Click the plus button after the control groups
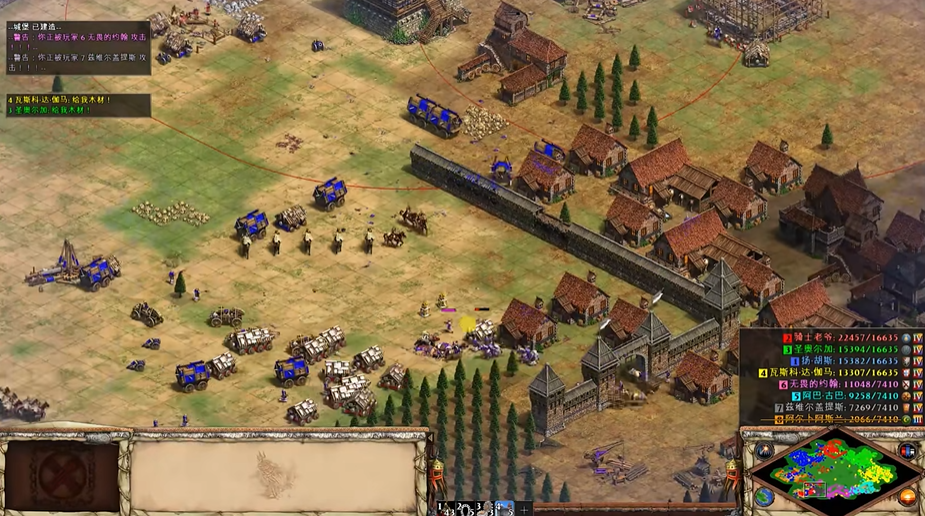This screenshot has height=516, width=925. (522, 509)
